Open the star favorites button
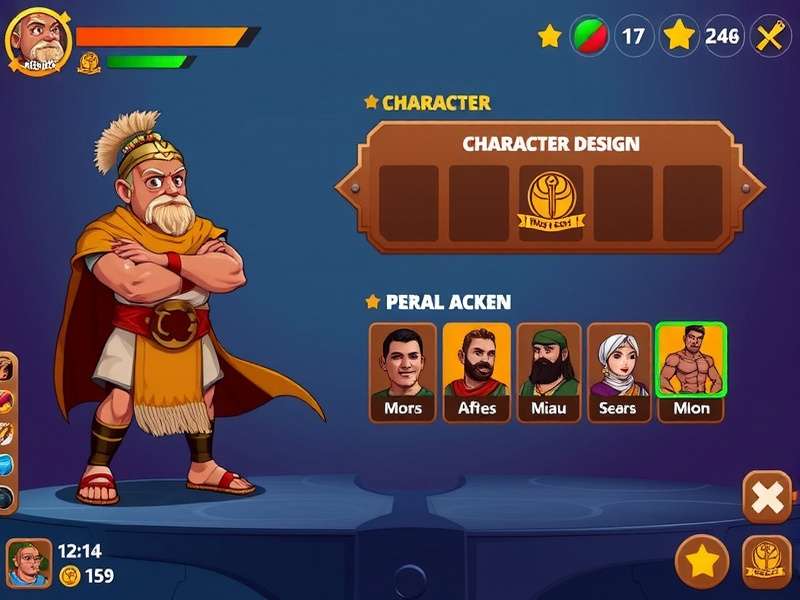The image size is (800, 600). 702,561
